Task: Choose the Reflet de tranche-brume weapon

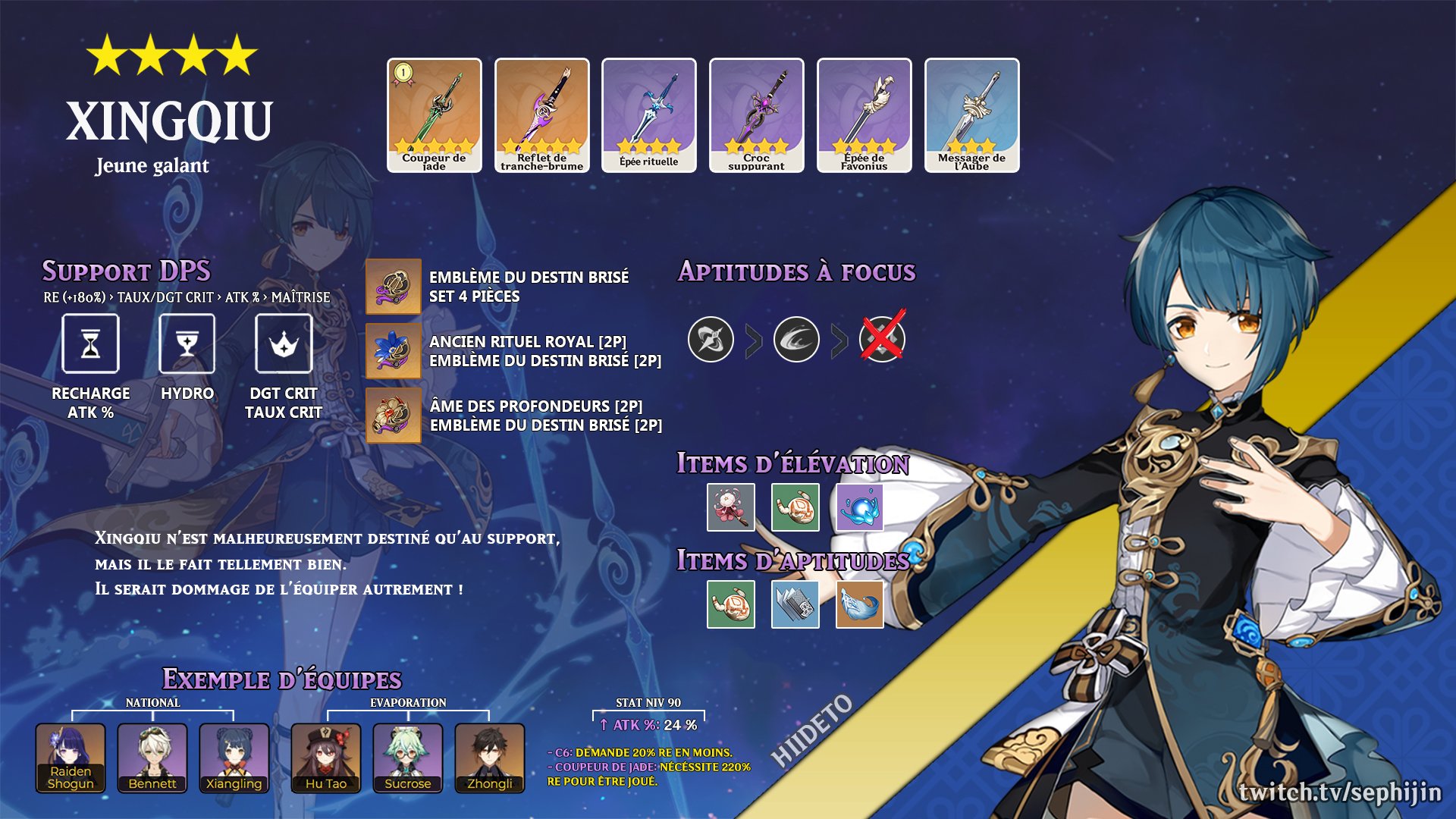Action: click(x=541, y=115)
